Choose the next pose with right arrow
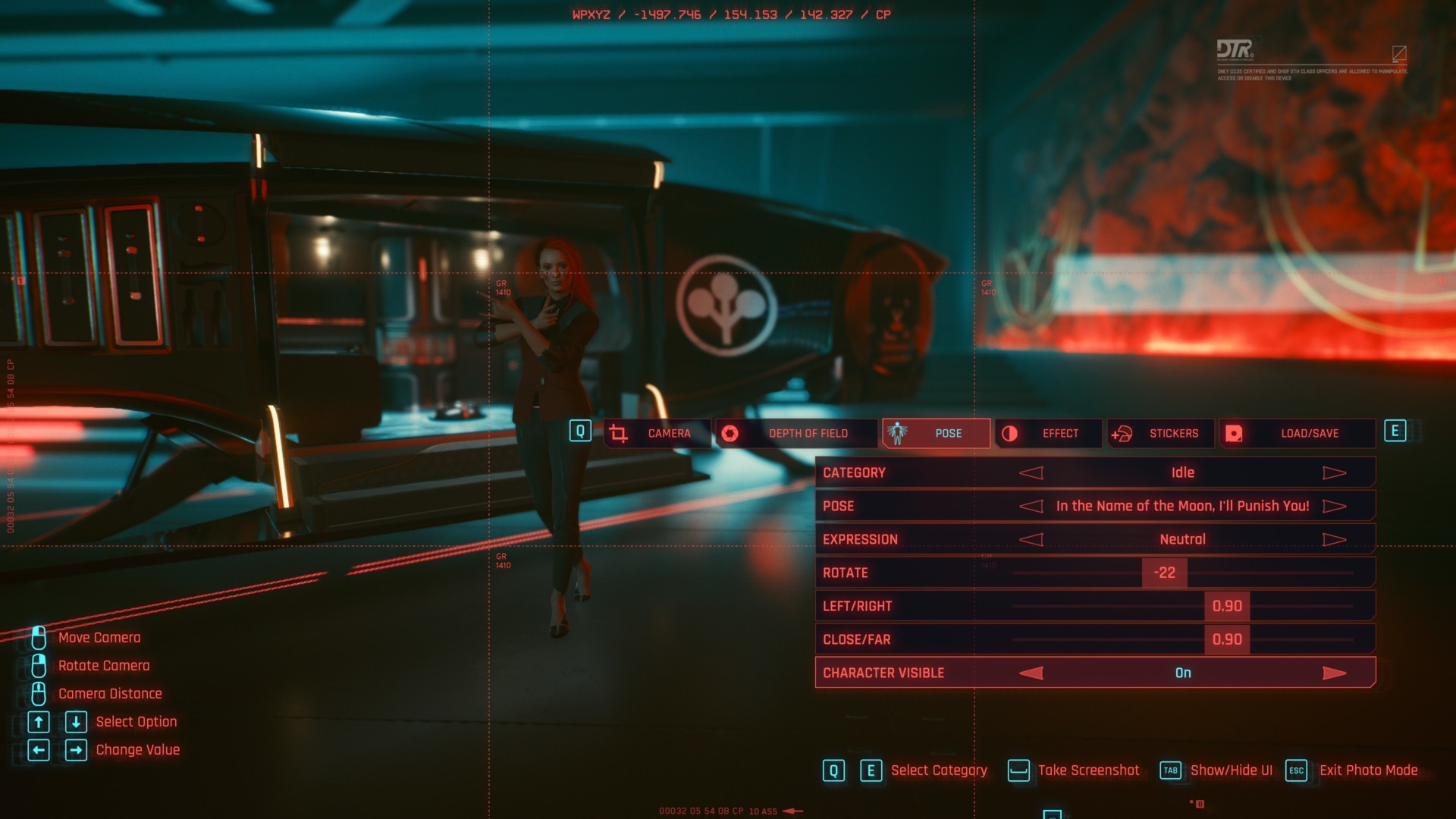Image resolution: width=1456 pixels, height=819 pixels. [x=1334, y=507]
